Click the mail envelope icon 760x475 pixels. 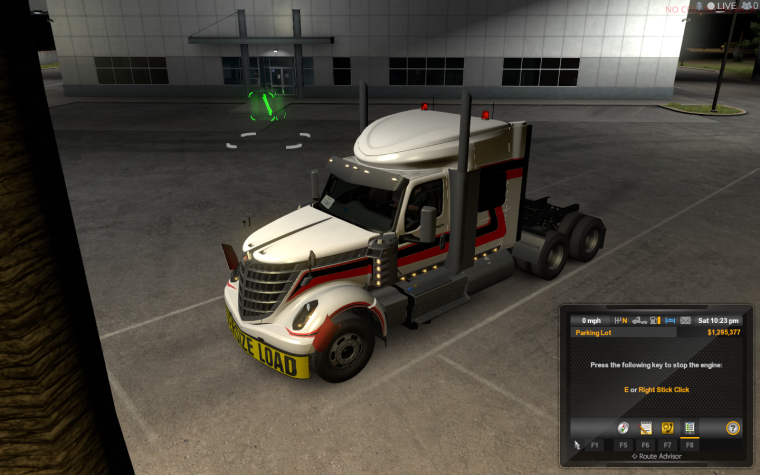click(x=685, y=321)
